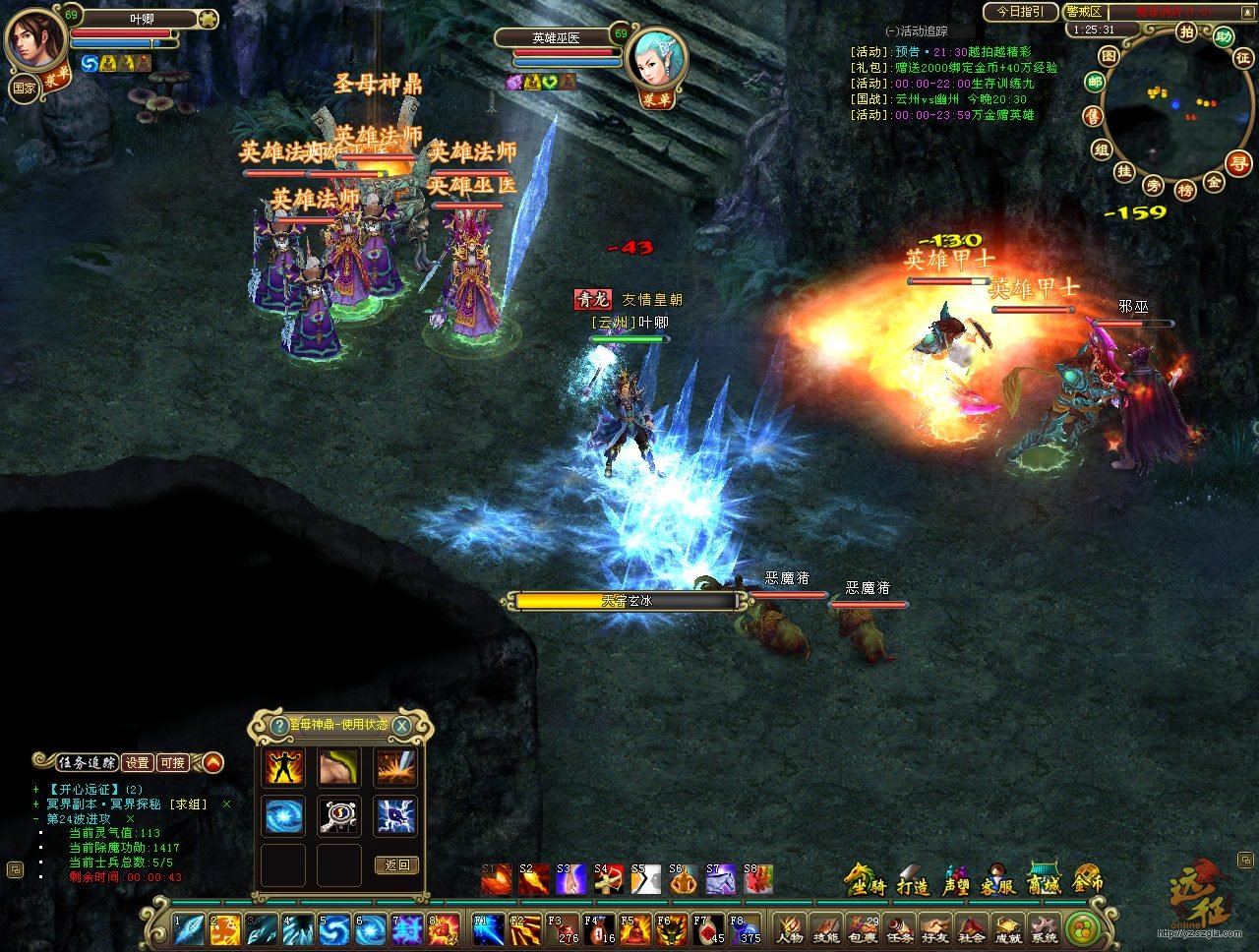Open 今日指引 daily guide
This screenshot has width=1259, height=952.
(x=1020, y=12)
